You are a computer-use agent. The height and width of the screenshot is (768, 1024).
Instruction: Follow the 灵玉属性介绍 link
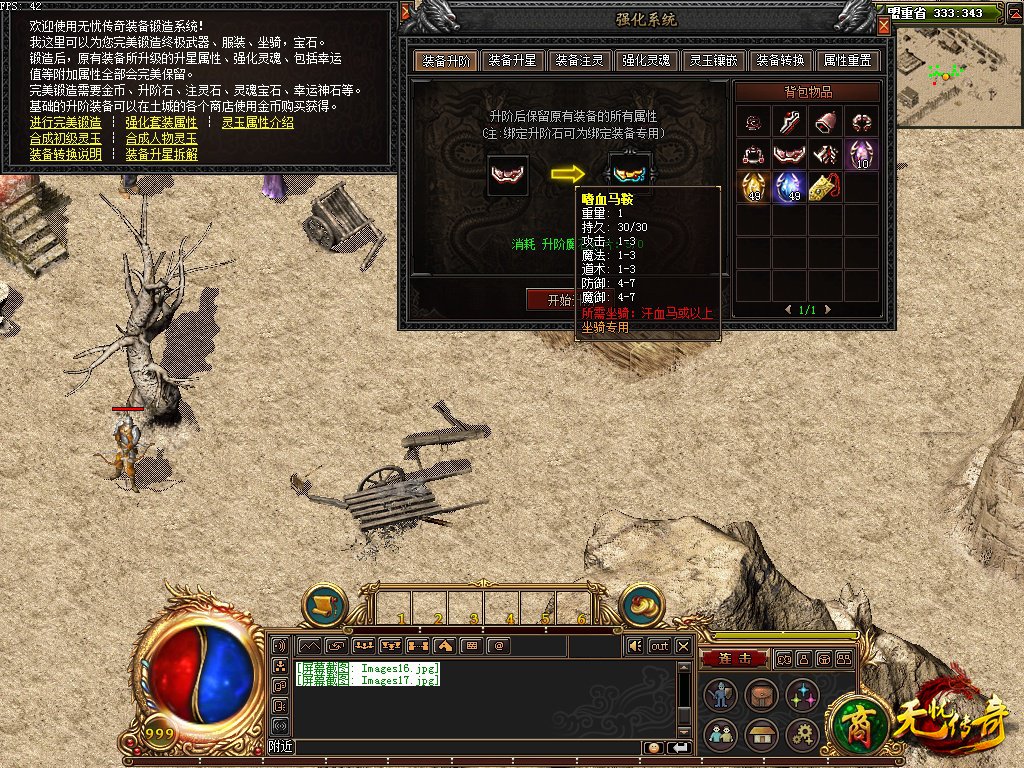click(257, 123)
